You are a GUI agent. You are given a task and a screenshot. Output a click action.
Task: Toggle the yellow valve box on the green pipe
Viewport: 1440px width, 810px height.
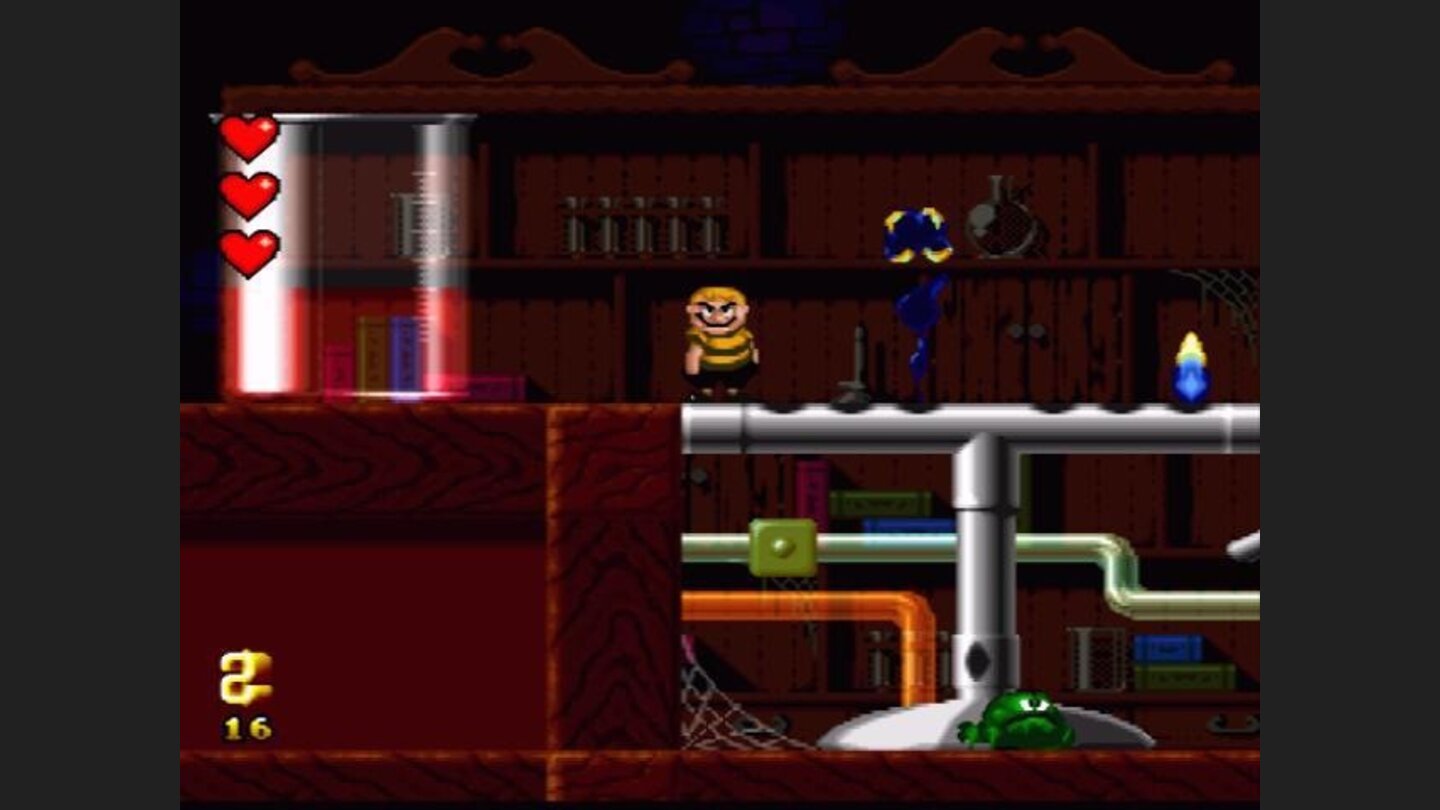click(783, 548)
